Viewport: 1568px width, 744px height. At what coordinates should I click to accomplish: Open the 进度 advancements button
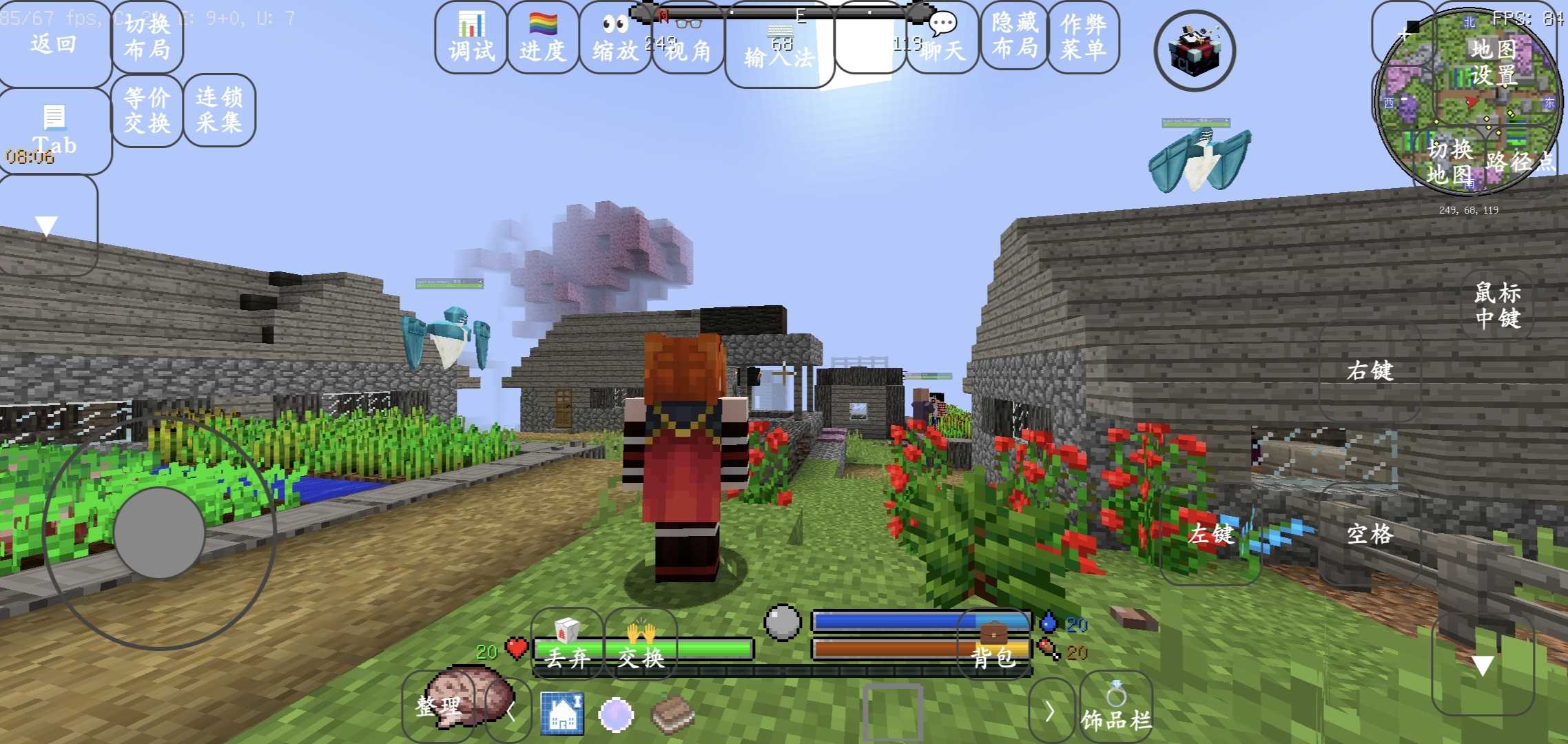[x=542, y=38]
